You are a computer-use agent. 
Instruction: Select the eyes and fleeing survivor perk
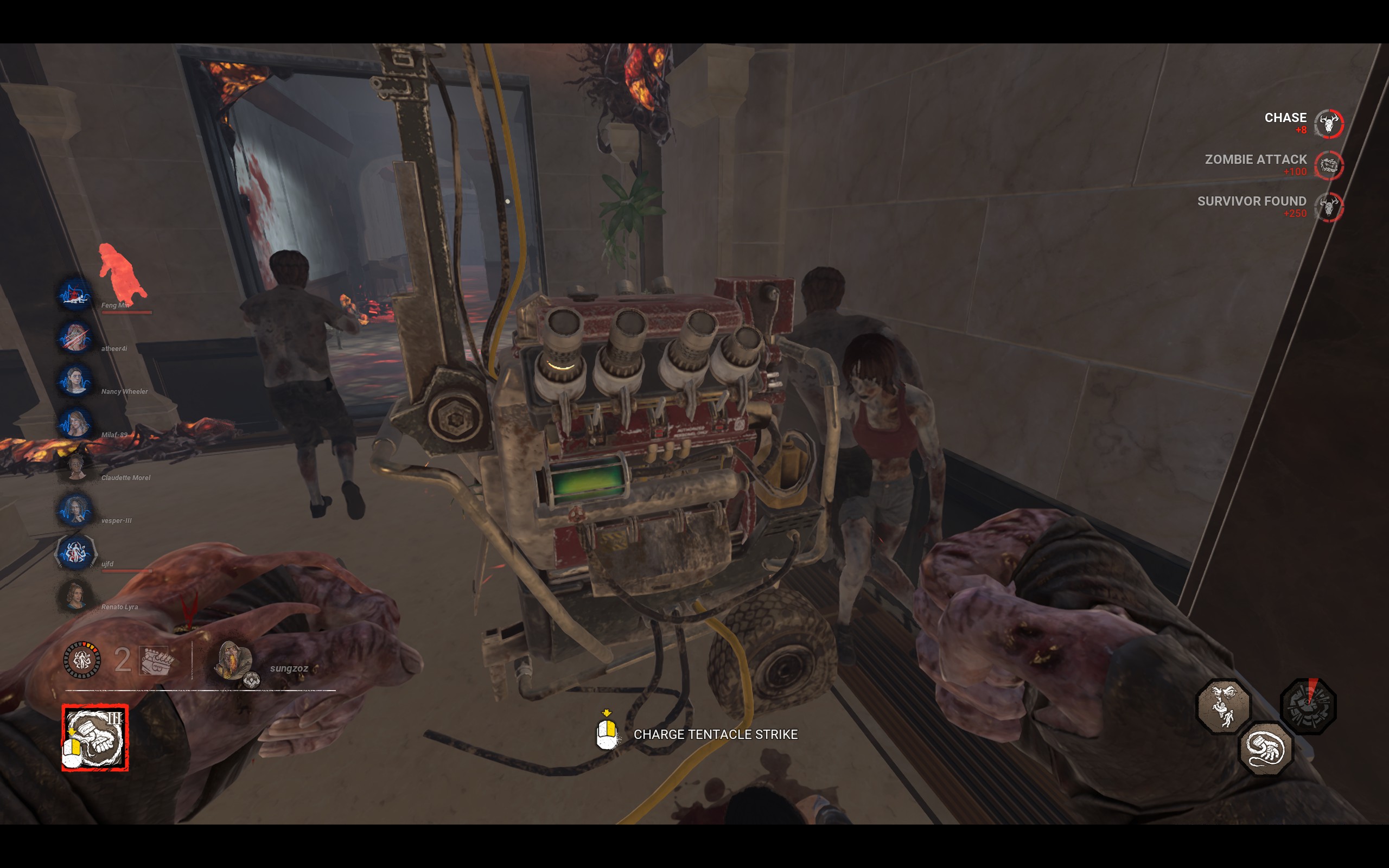click(1223, 707)
